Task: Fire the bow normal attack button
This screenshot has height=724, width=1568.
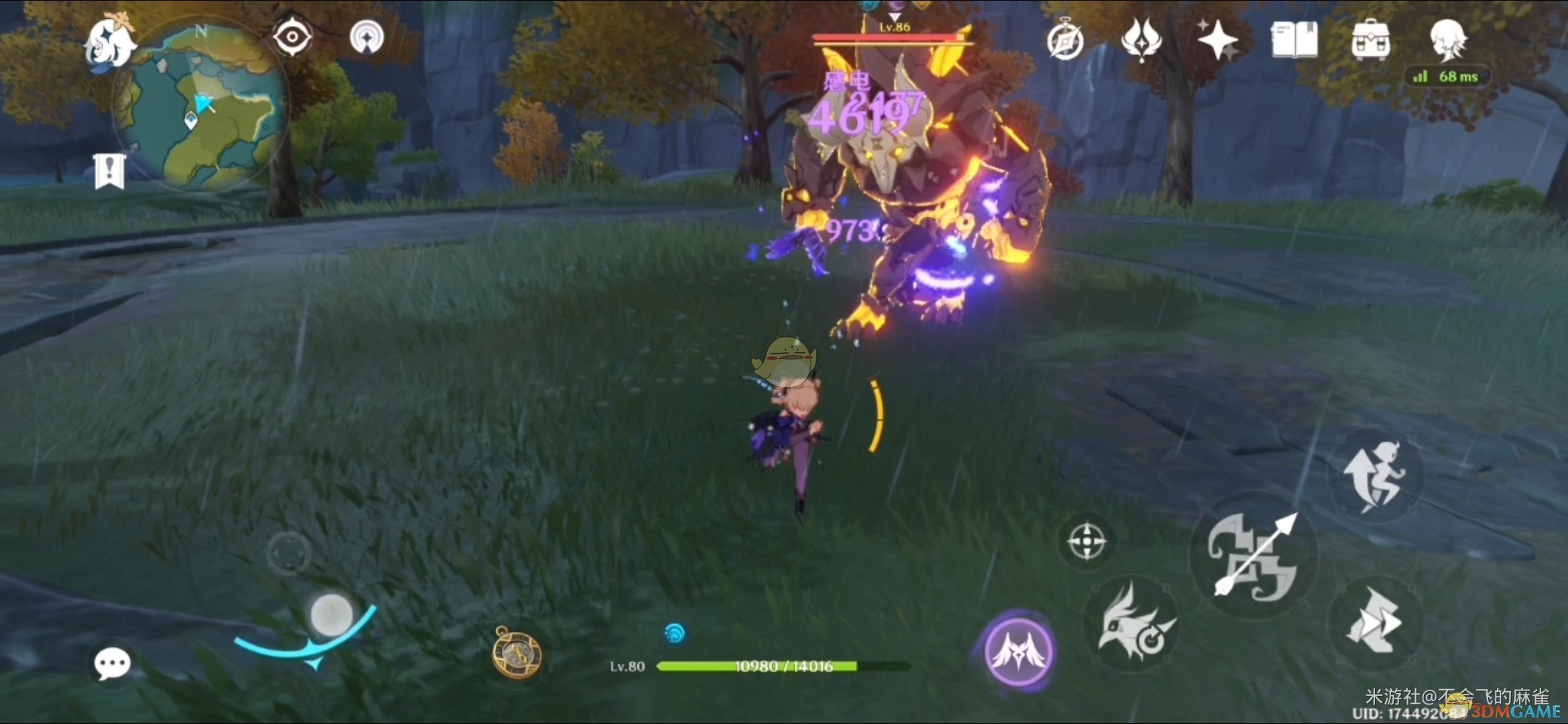Action: 1253,555
